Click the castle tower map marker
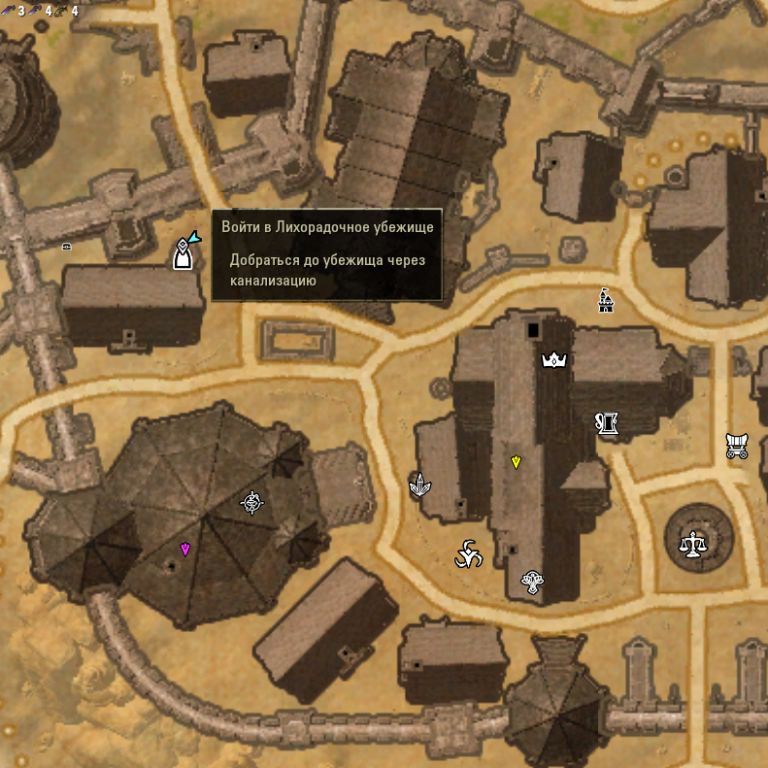768x768 pixels. click(x=604, y=299)
